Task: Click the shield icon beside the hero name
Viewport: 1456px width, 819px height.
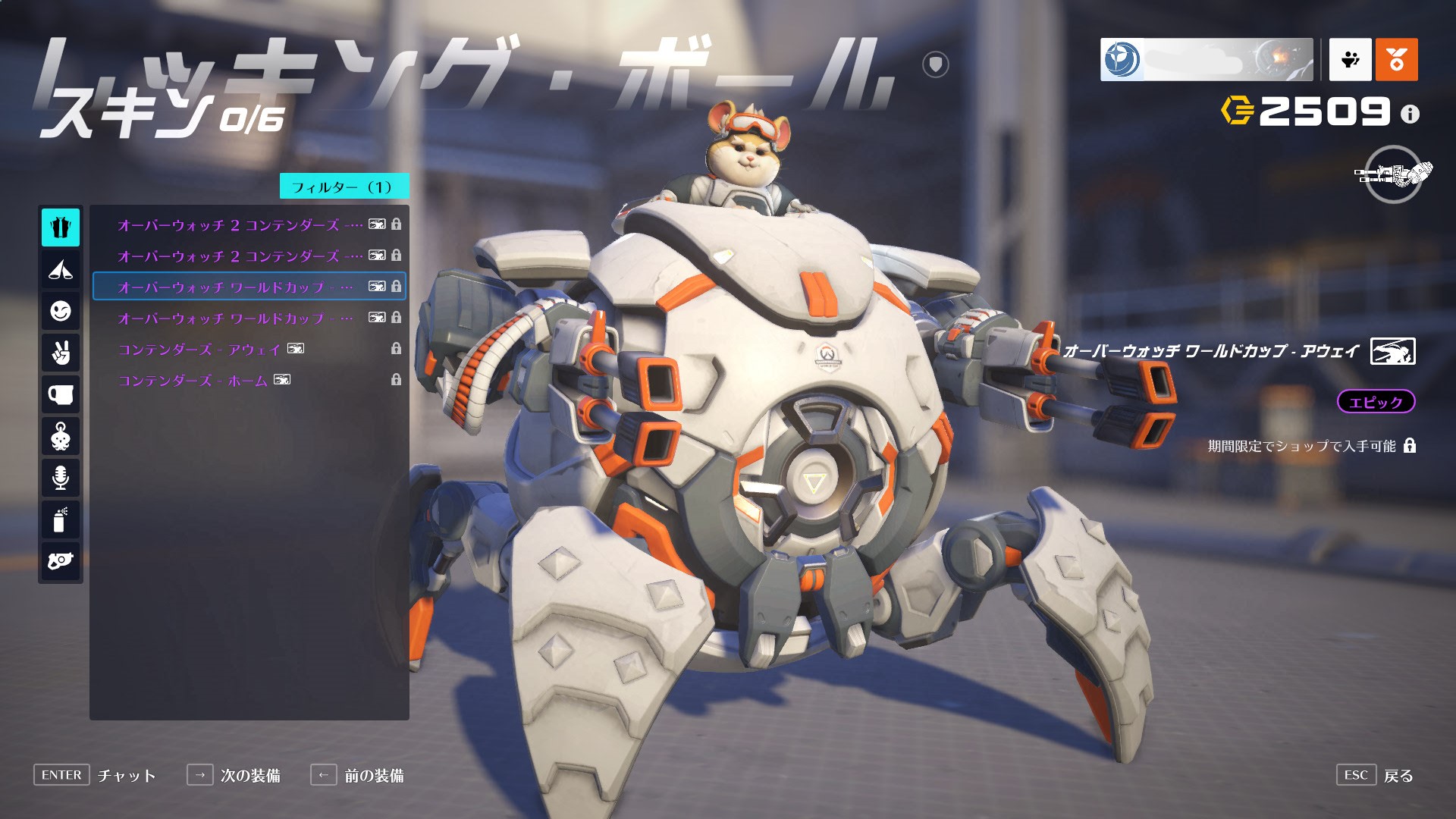Action: coord(935,64)
